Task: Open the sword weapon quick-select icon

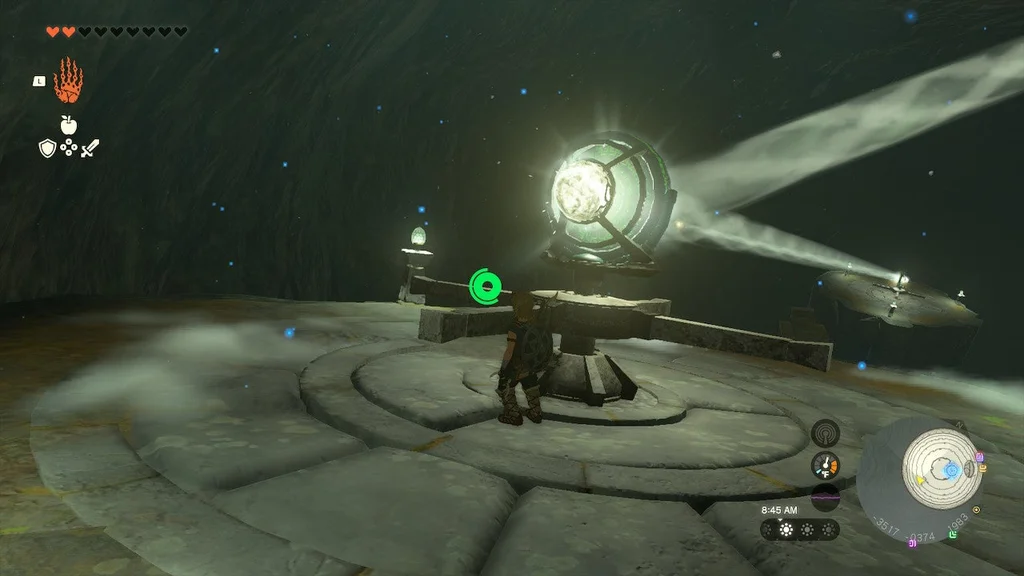Action: [x=90, y=148]
